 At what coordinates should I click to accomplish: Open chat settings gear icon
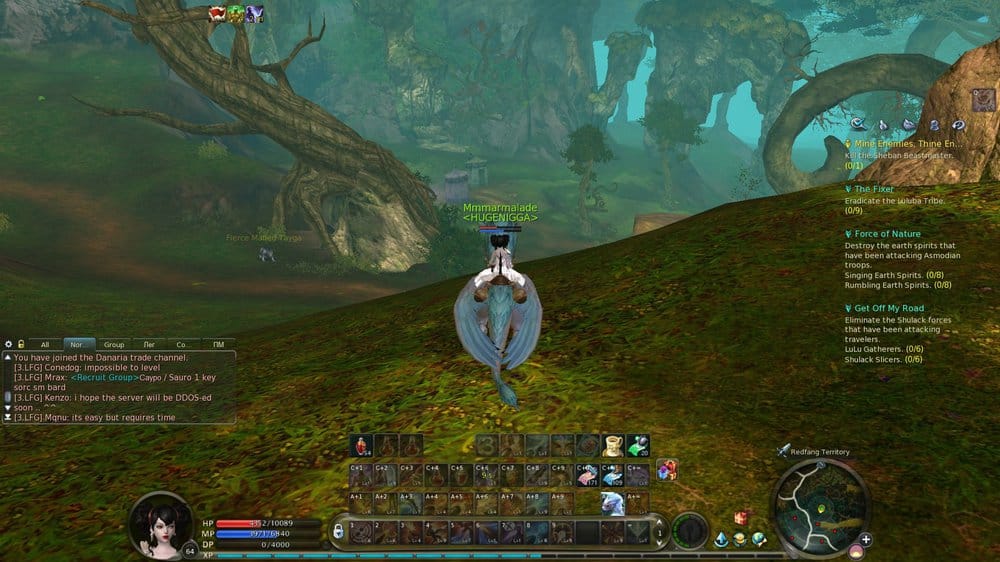(x=8, y=344)
